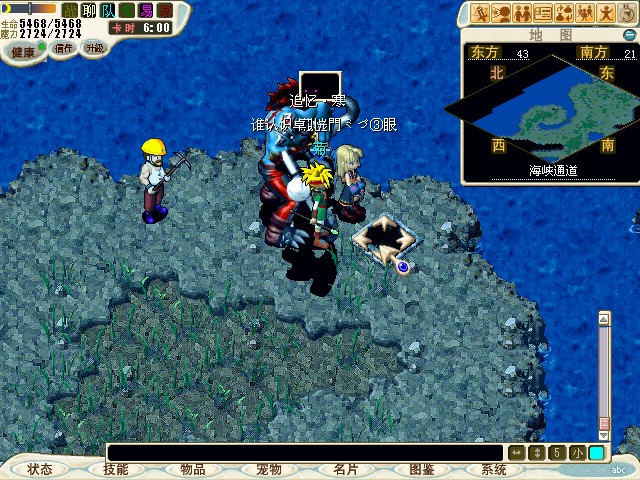Open the 物品 items menu
640x480 pixels.
[192, 469]
